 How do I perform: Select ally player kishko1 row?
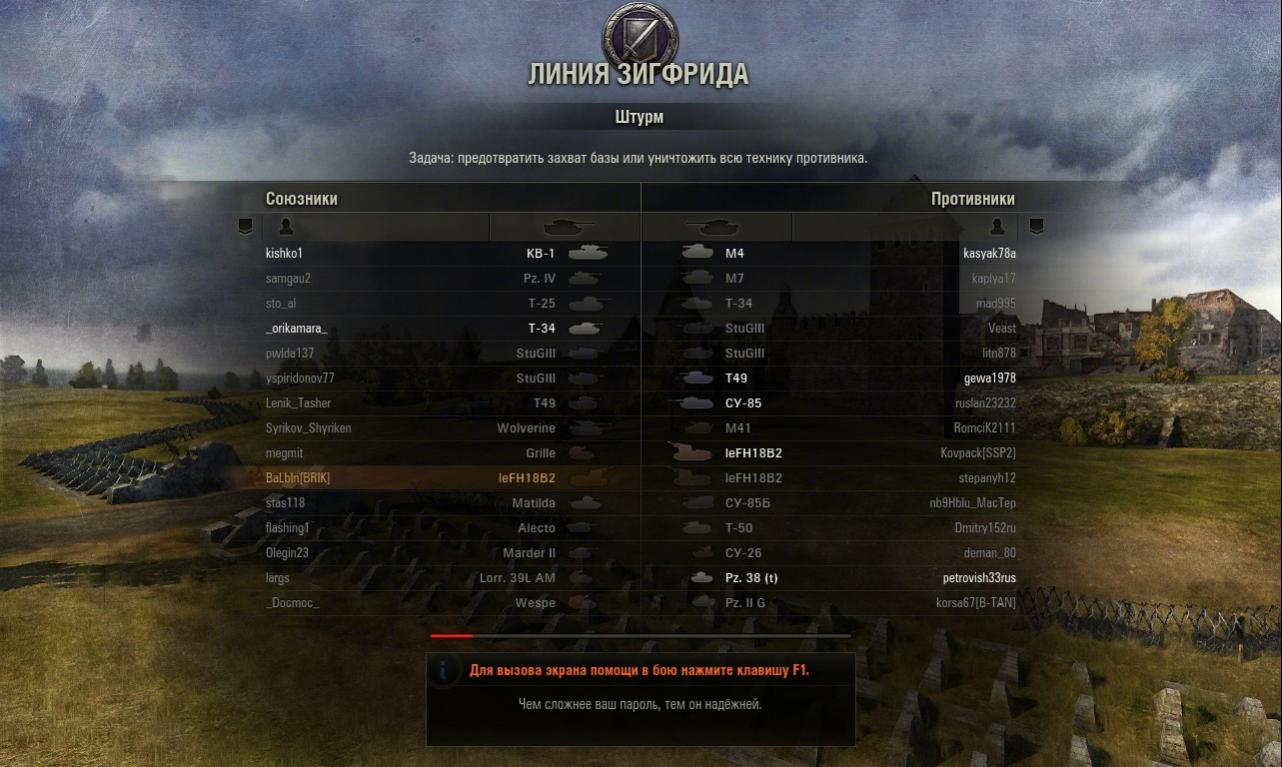coord(285,254)
